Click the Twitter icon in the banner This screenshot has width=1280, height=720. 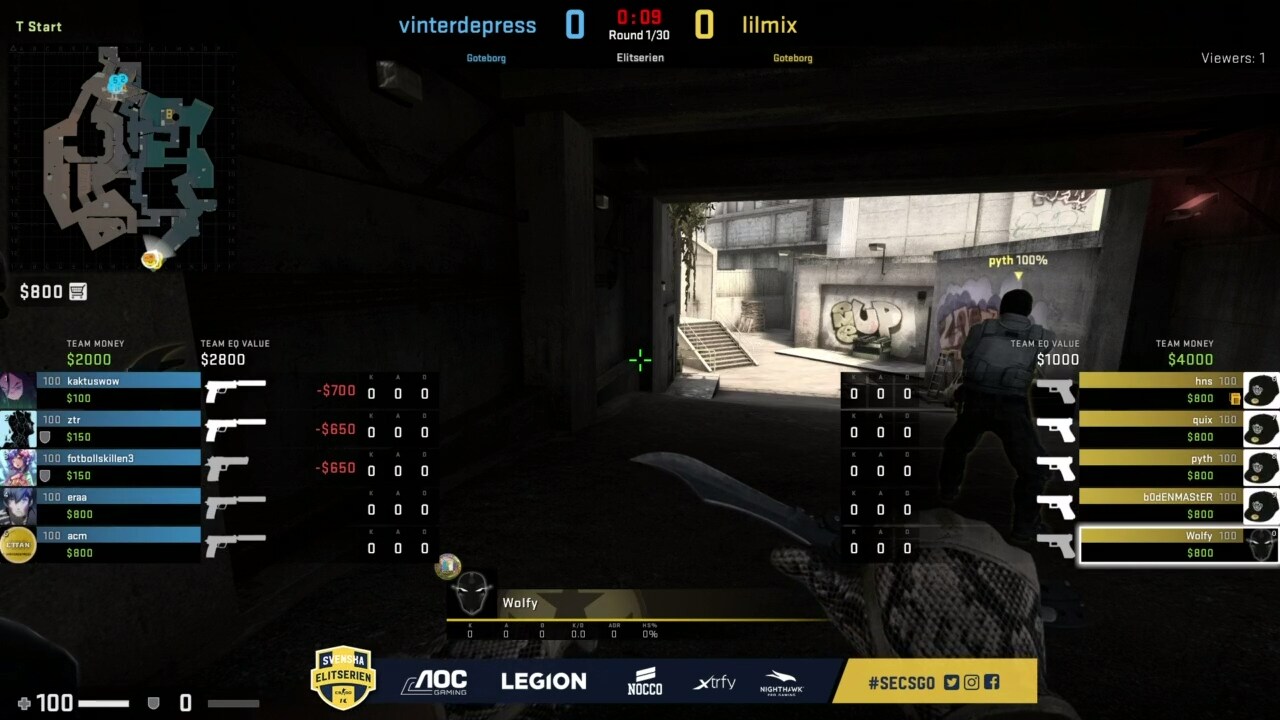point(951,682)
